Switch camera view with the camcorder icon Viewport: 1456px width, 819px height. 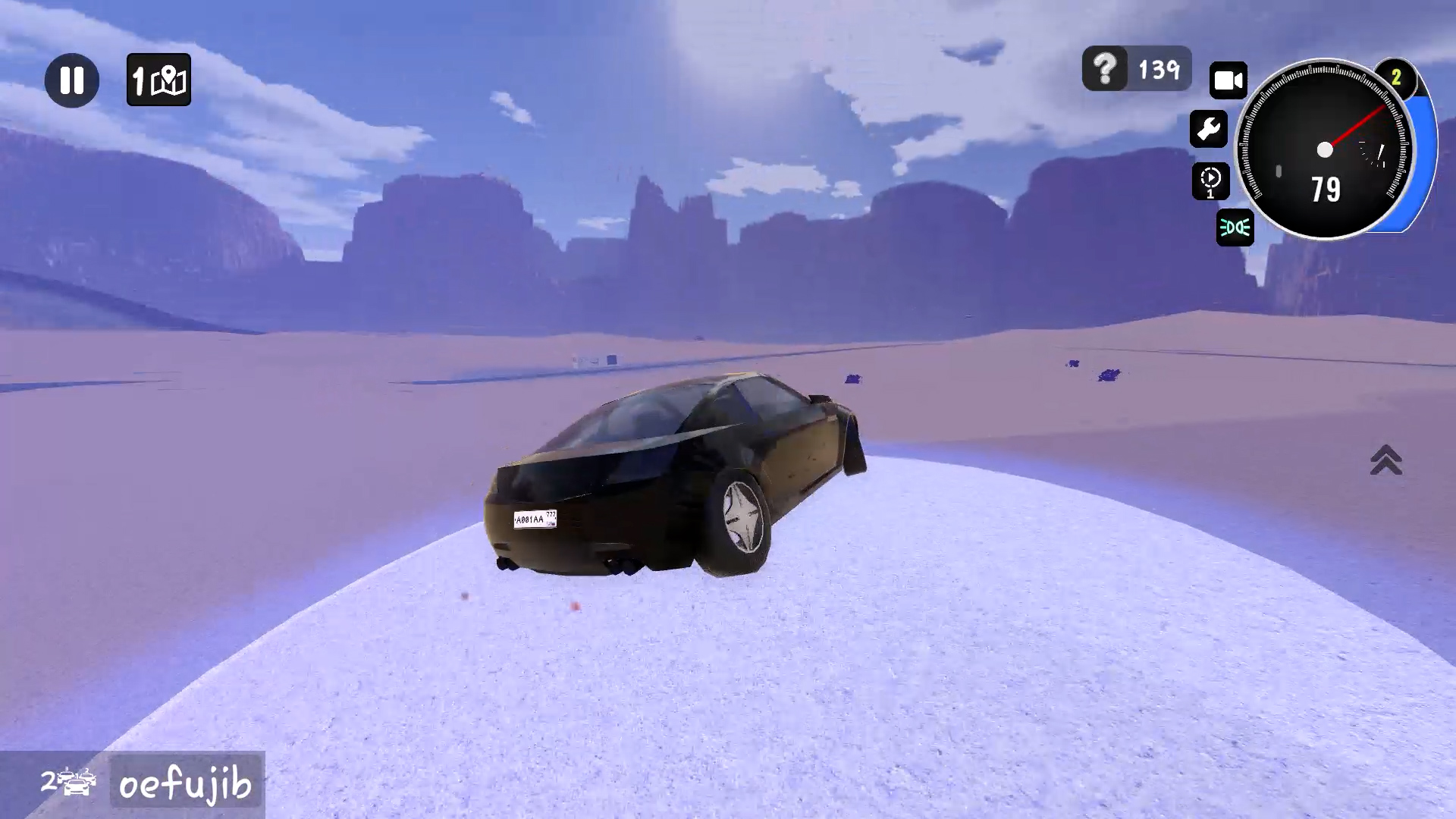tap(1228, 80)
